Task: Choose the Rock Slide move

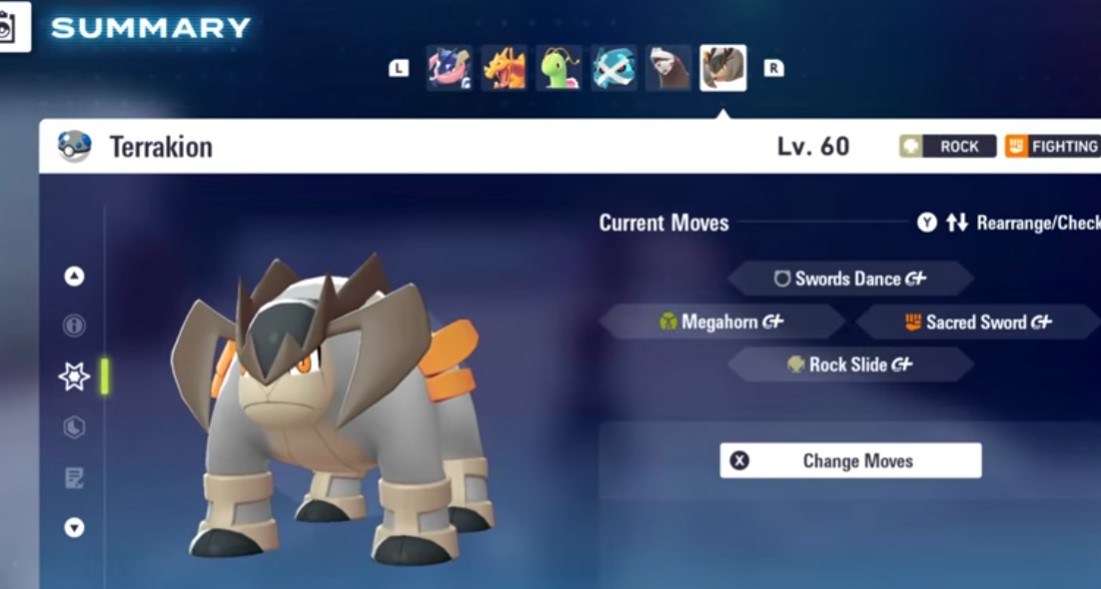Action: point(850,365)
